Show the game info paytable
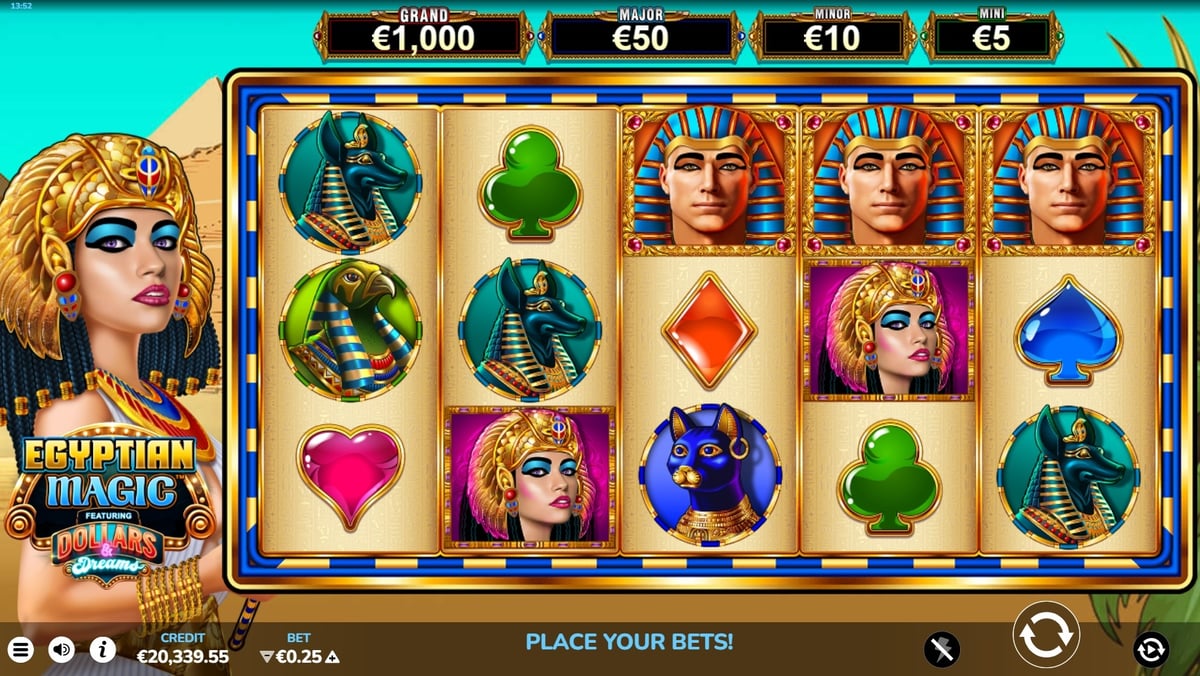The image size is (1200, 676). 103,650
